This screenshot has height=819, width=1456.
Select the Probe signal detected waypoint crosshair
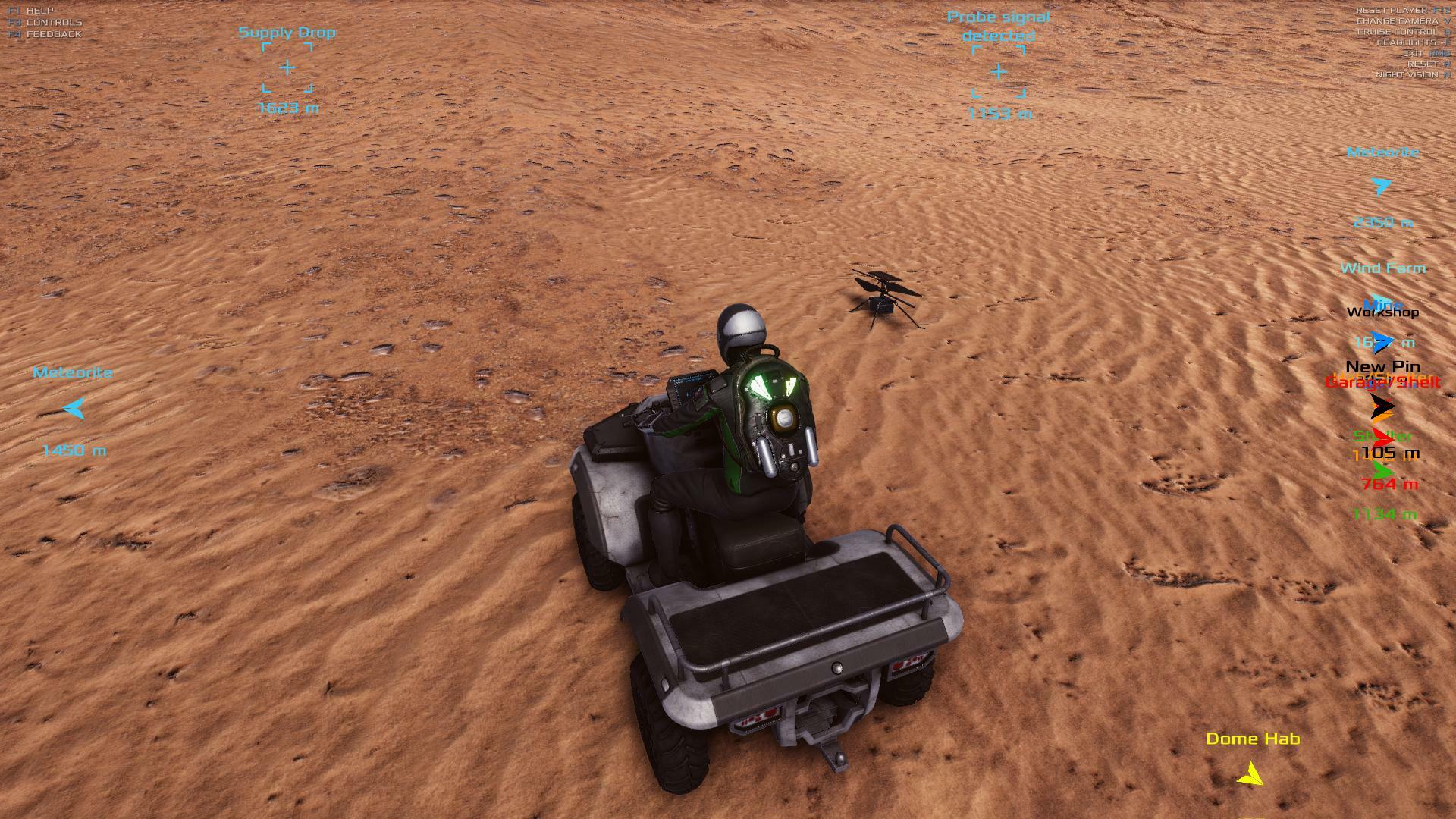pyautogui.click(x=999, y=72)
